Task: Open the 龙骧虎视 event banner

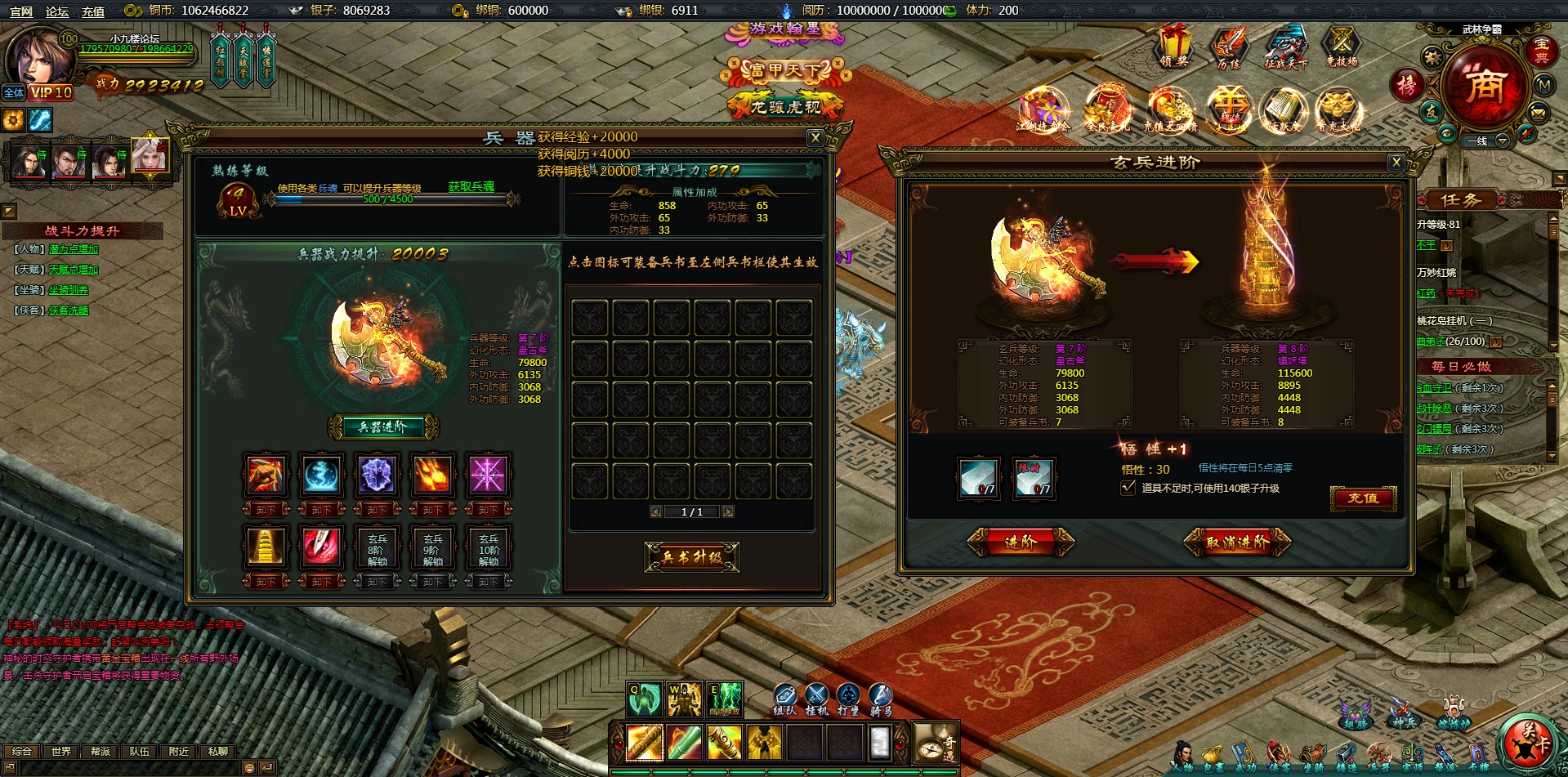Action: (785, 107)
